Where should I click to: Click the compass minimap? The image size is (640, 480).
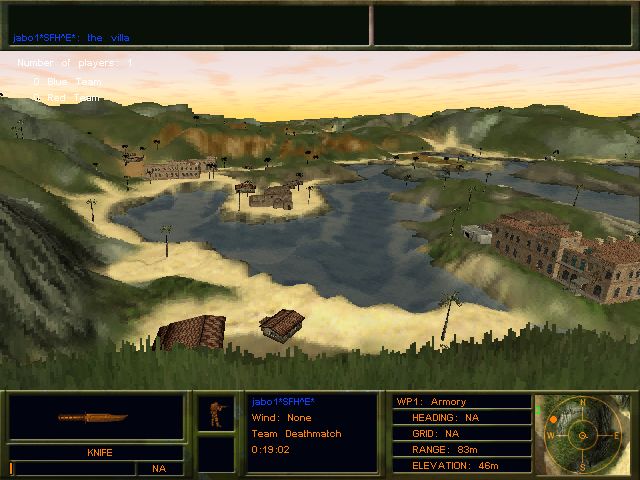point(581,435)
